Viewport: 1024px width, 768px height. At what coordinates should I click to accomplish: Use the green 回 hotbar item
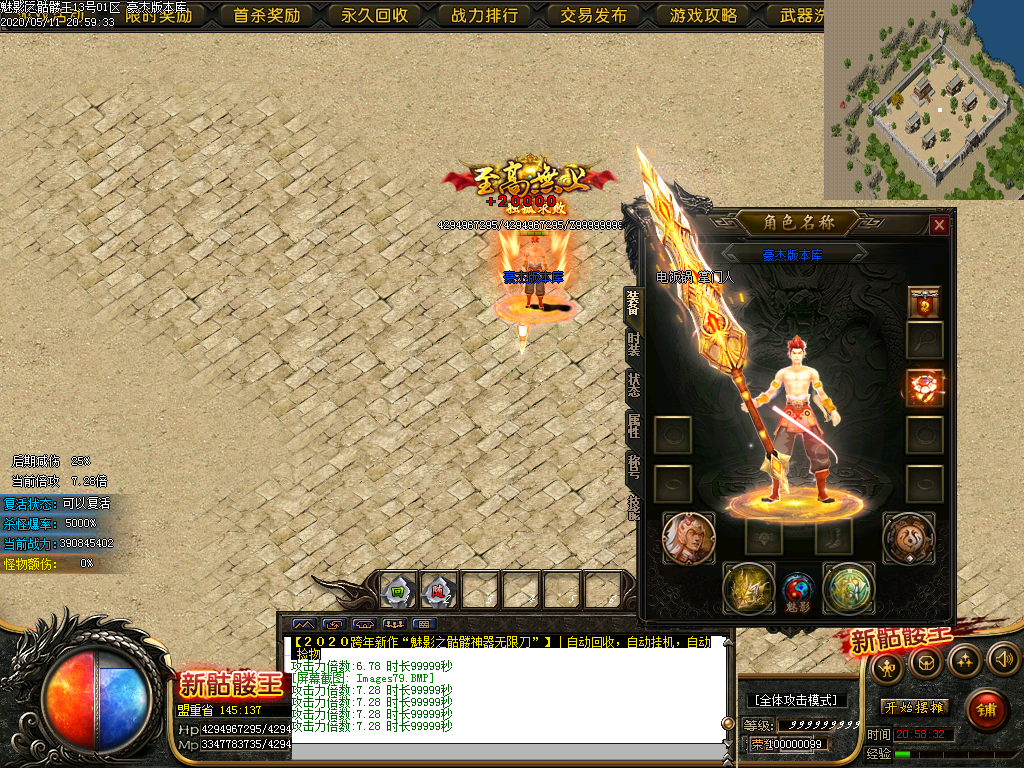[399, 591]
